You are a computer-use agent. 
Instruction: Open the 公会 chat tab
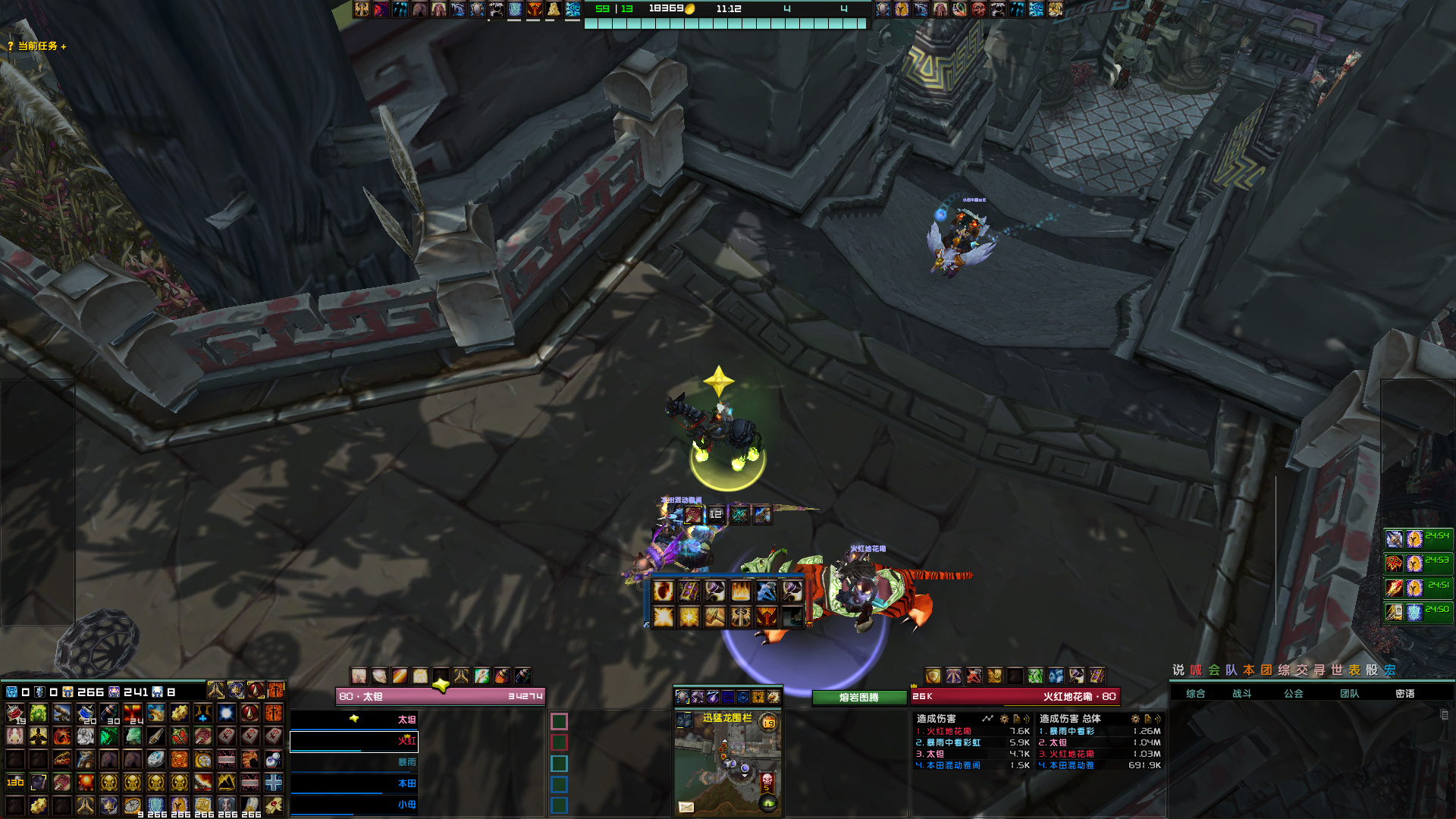pos(1294,693)
